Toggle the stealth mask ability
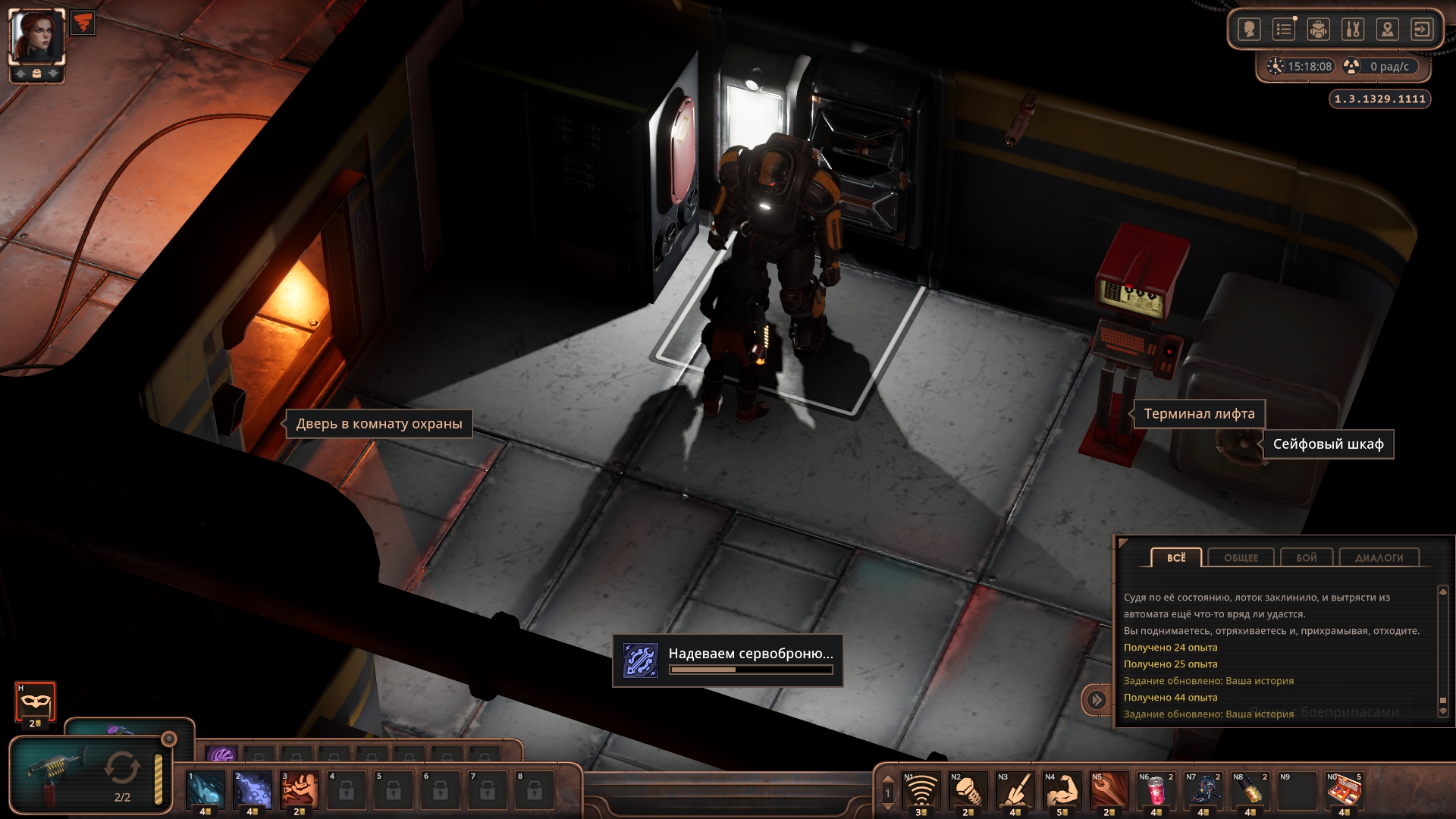This screenshot has height=819, width=1456. 35,701
